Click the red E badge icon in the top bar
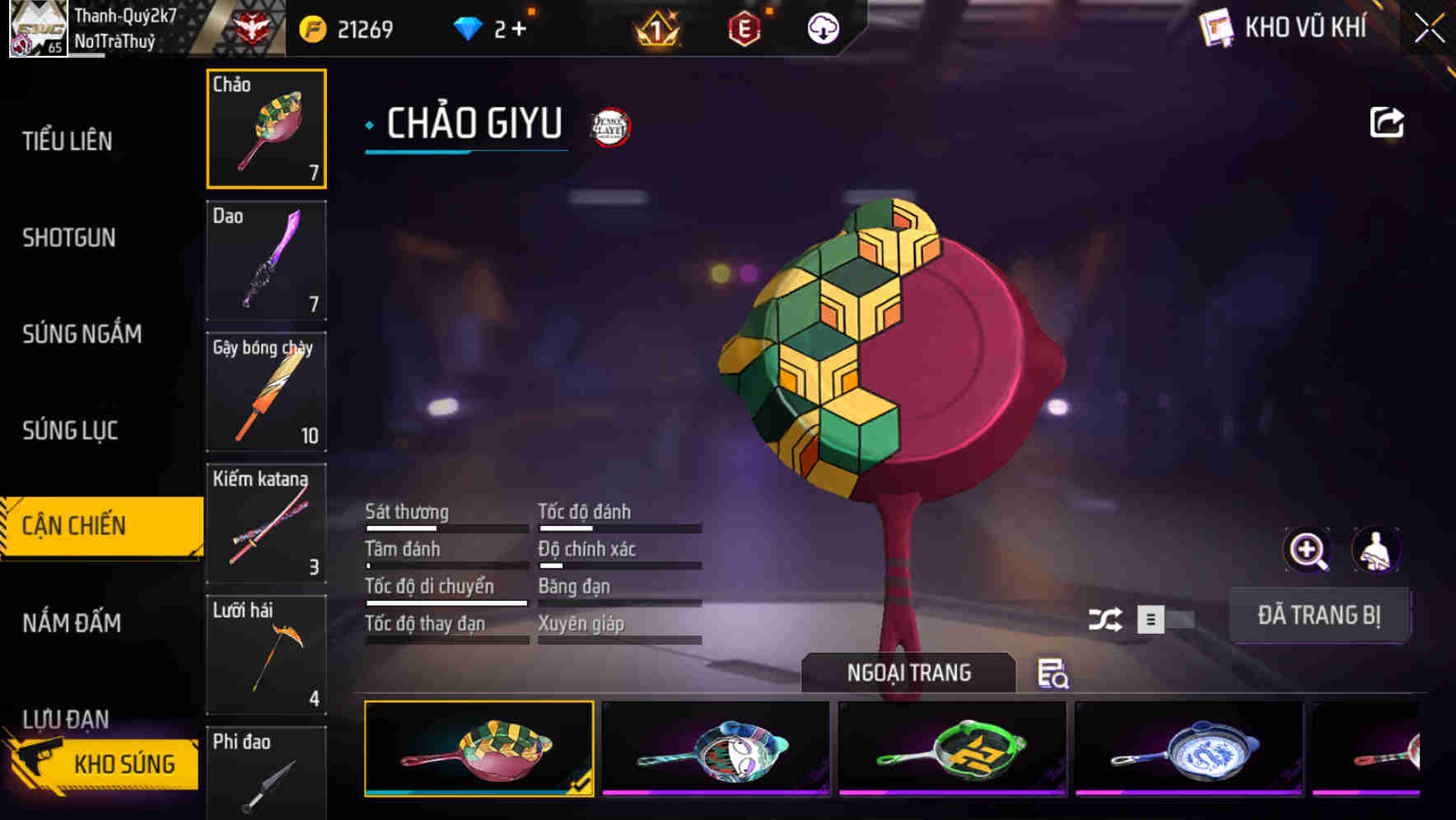The width and height of the screenshot is (1456, 820). tap(744, 28)
